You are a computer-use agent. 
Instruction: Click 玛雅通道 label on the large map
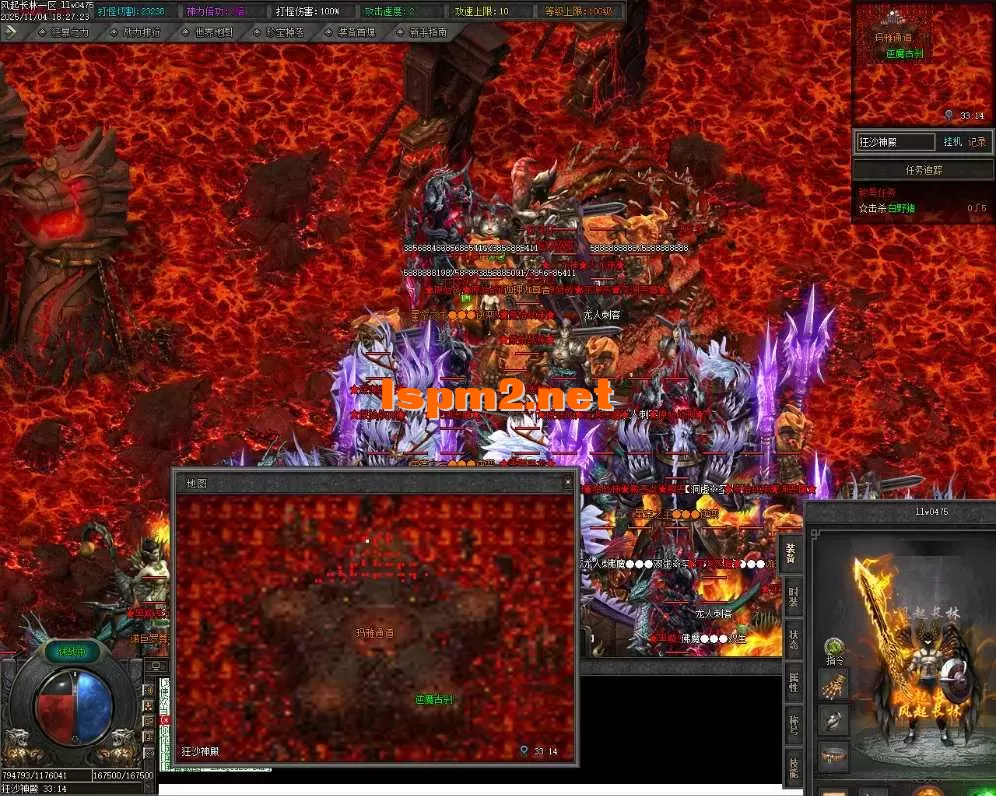pyautogui.click(x=374, y=633)
